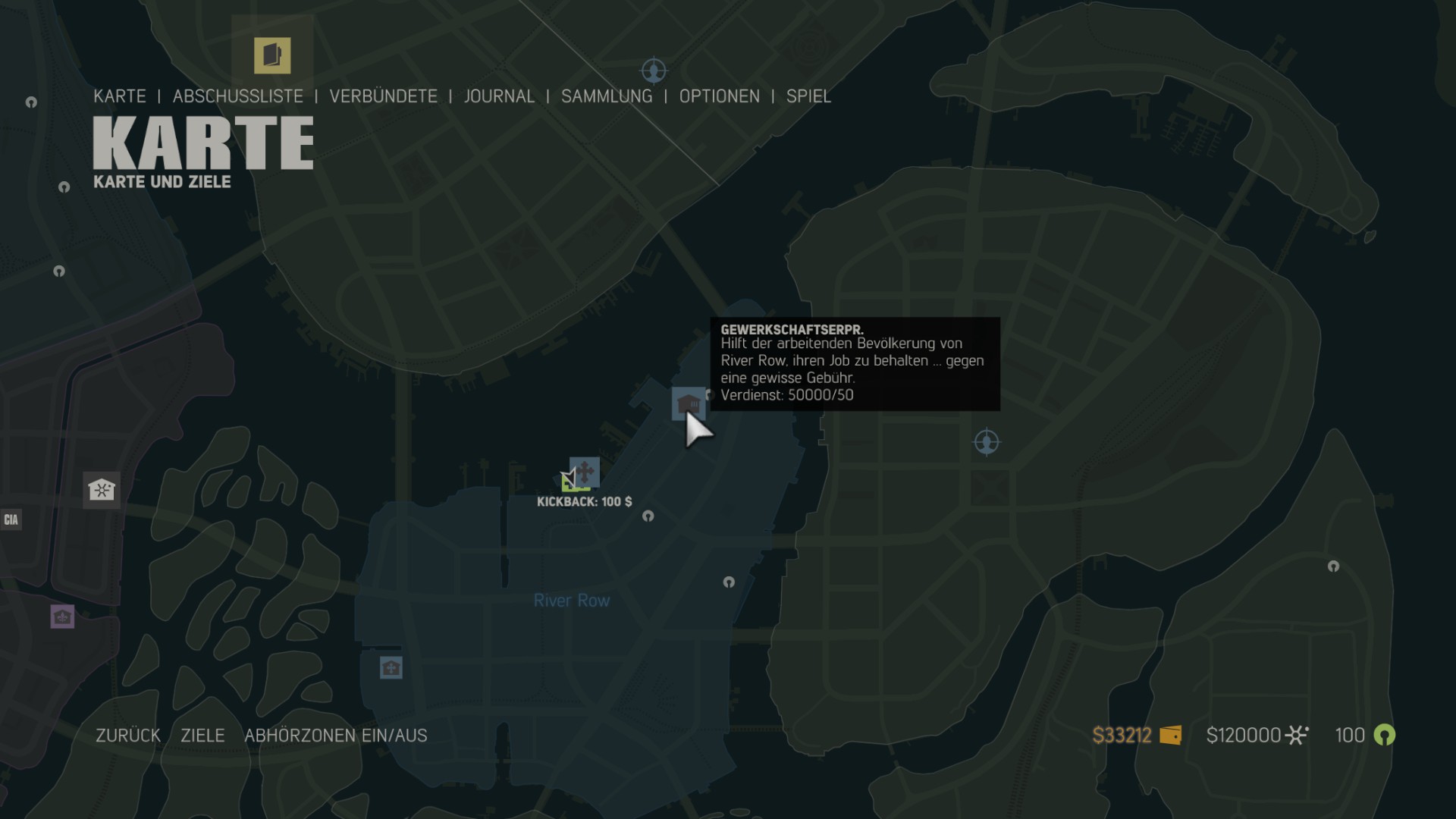Image resolution: width=1456 pixels, height=819 pixels.
Task: Select the blue house marker in River Row
Action: click(391, 668)
